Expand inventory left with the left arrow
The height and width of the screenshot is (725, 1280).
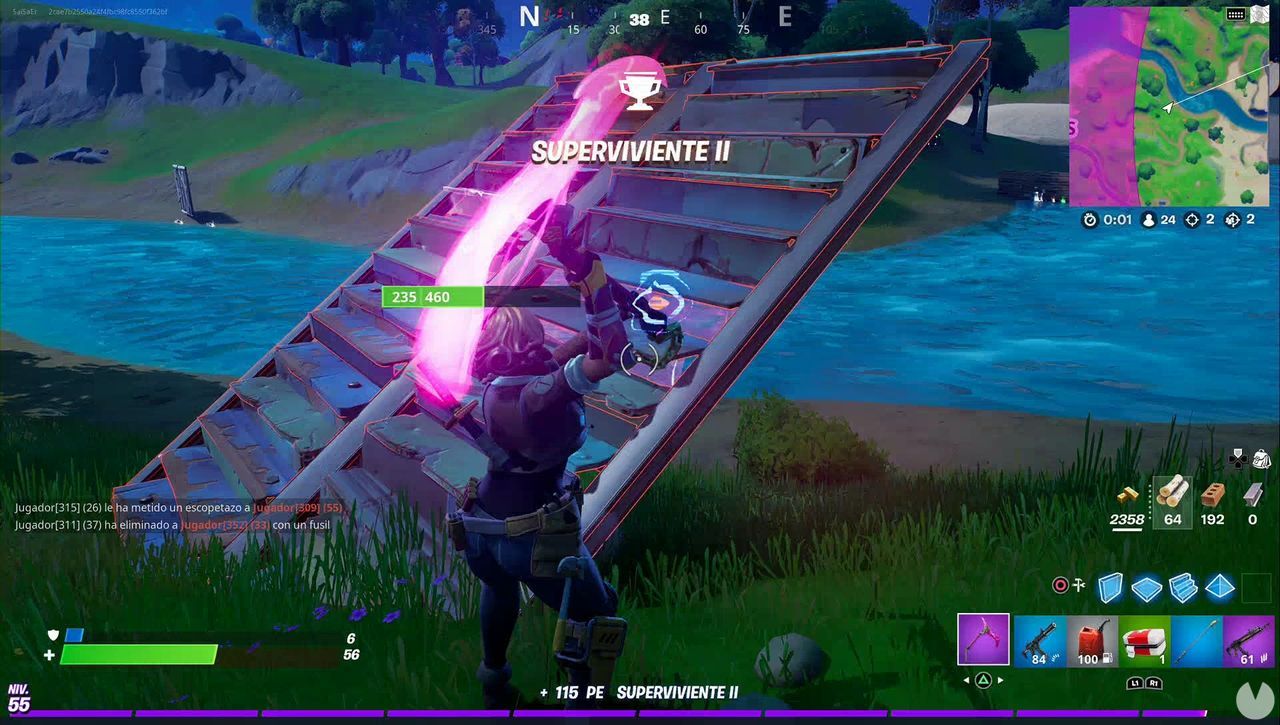967,681
